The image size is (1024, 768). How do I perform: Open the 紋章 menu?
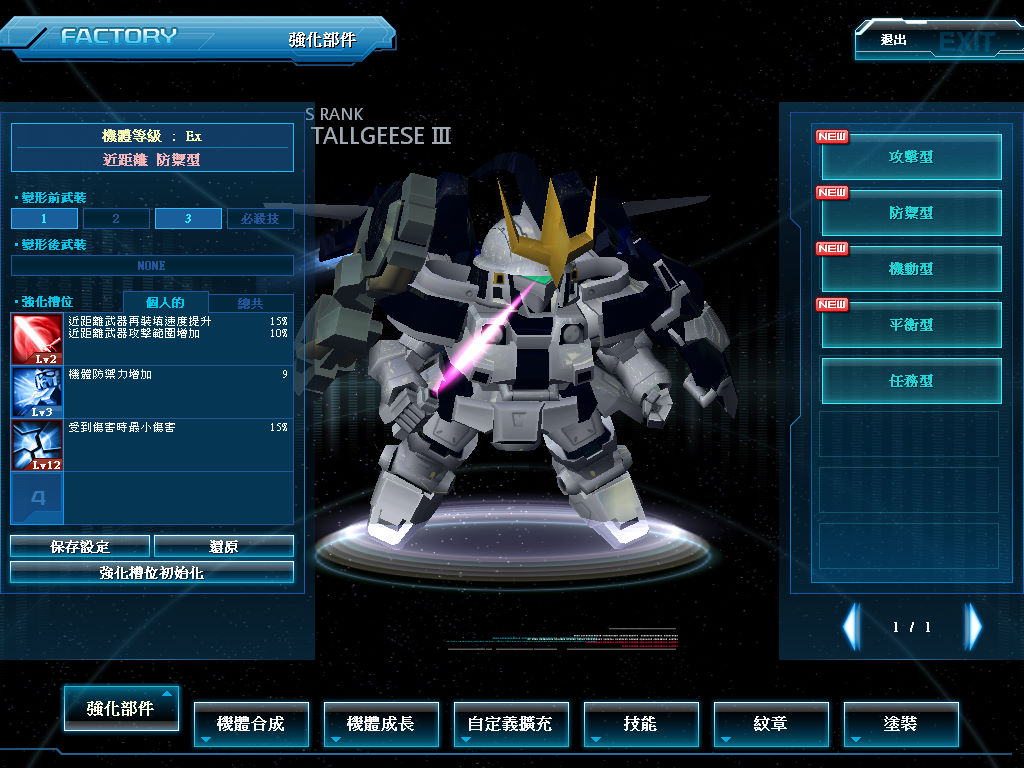pyautogui.click(x=770, y=724)
